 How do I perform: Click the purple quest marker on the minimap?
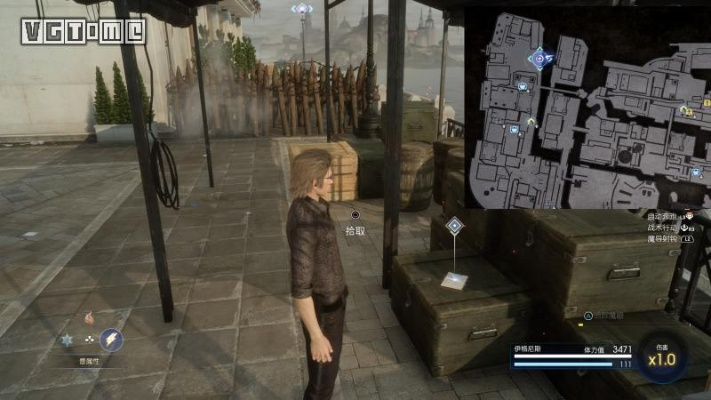(540, 60)
